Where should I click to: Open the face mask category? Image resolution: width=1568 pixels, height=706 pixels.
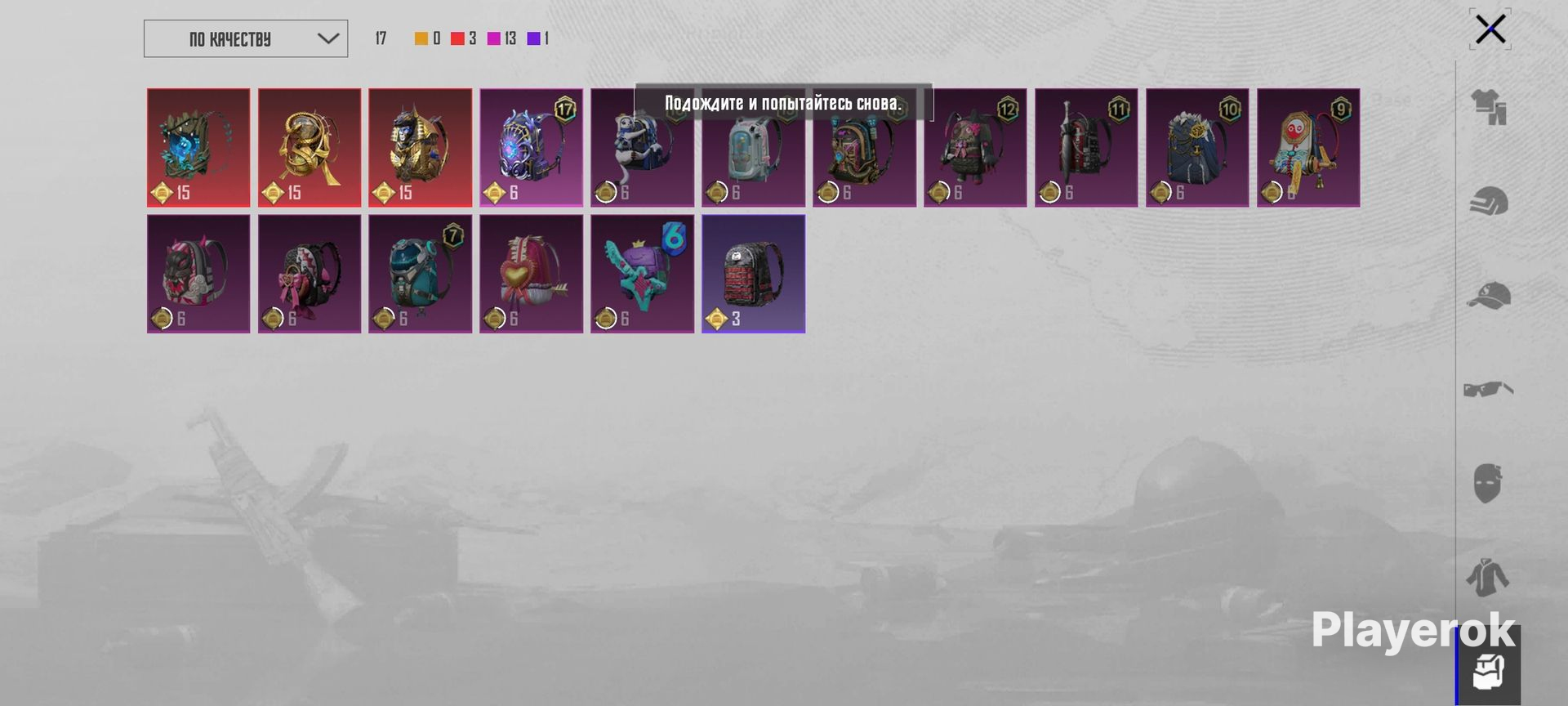(1489, 483)
